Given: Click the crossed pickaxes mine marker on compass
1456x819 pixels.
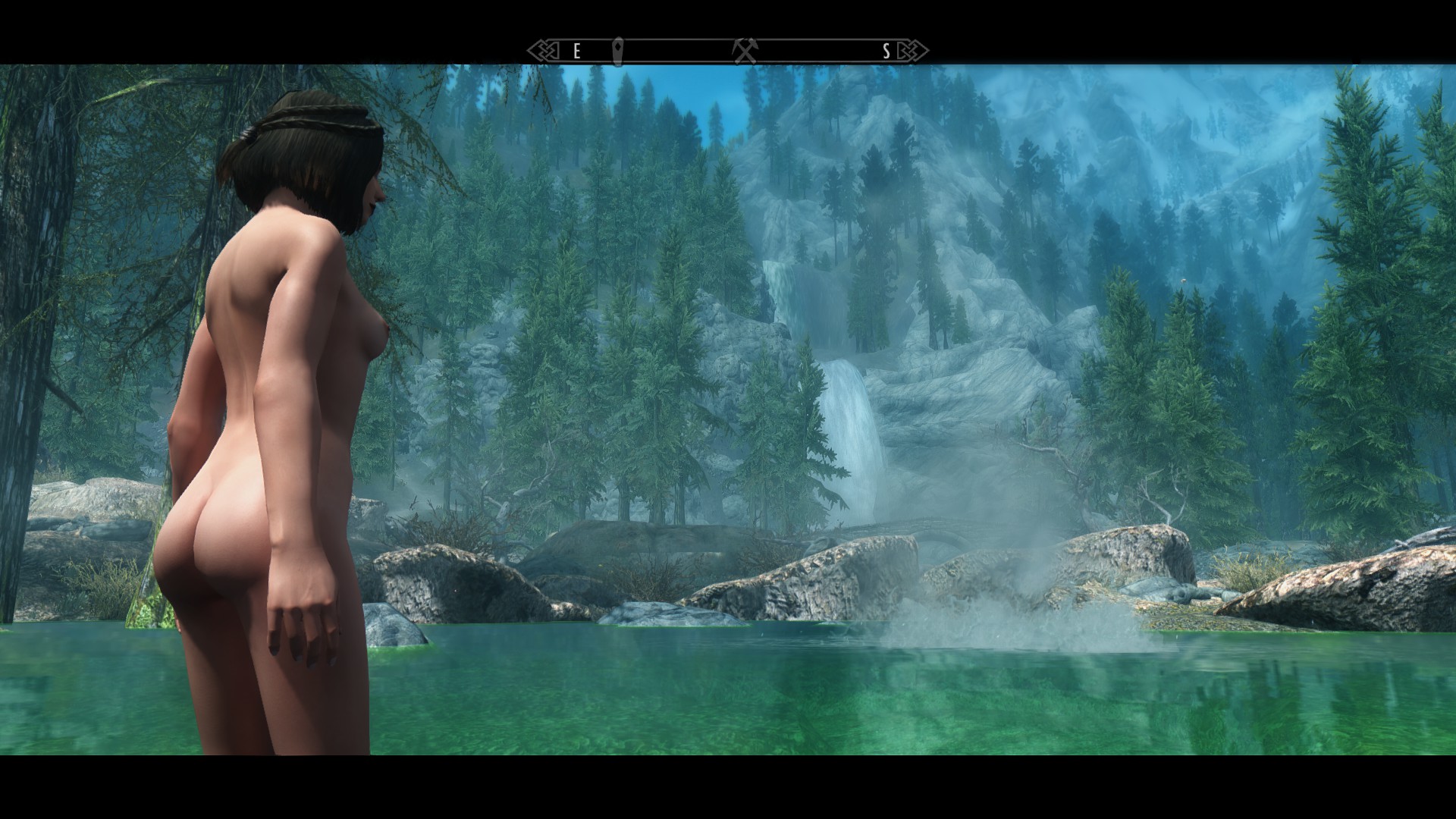Looking at the screenshot, I should coord(745,52).
